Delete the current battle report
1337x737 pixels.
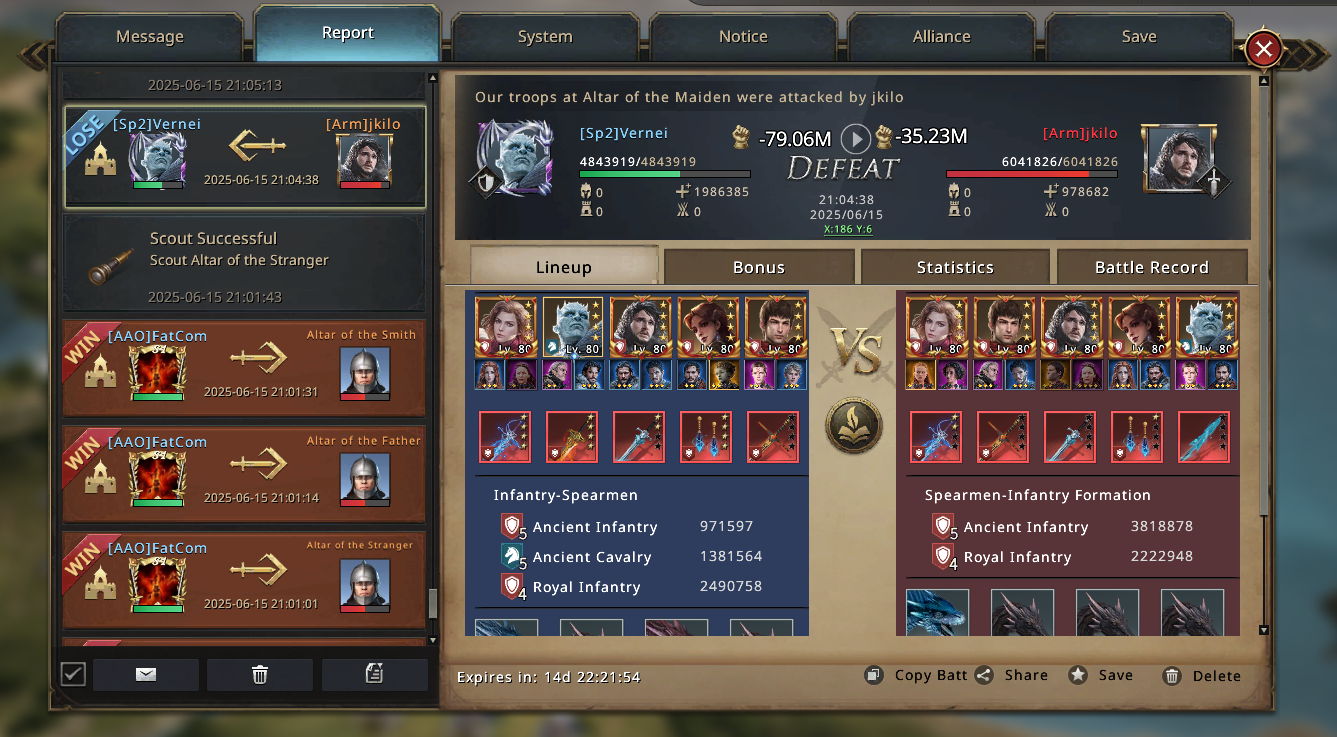pyautogui.click(x=1203, y=676)
